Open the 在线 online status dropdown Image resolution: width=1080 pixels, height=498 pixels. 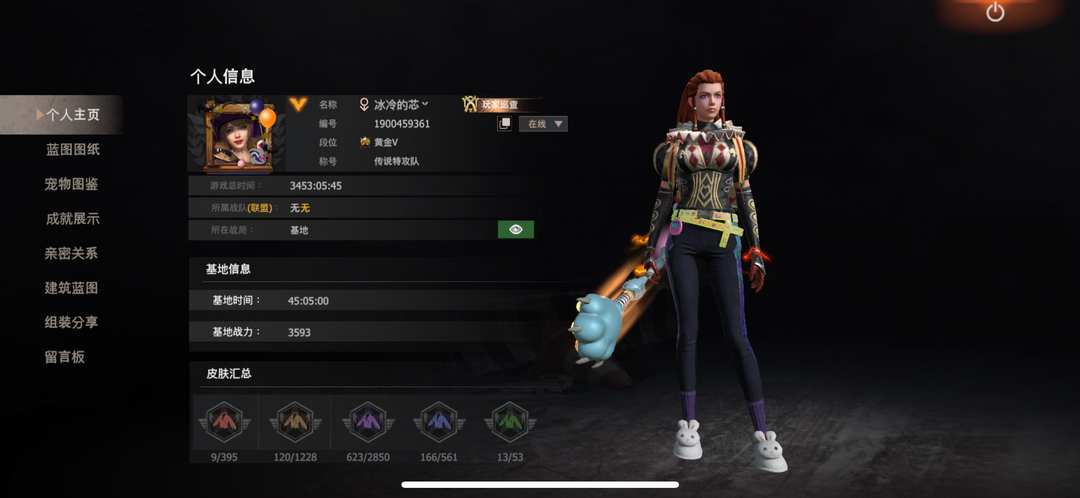[543, 124]
